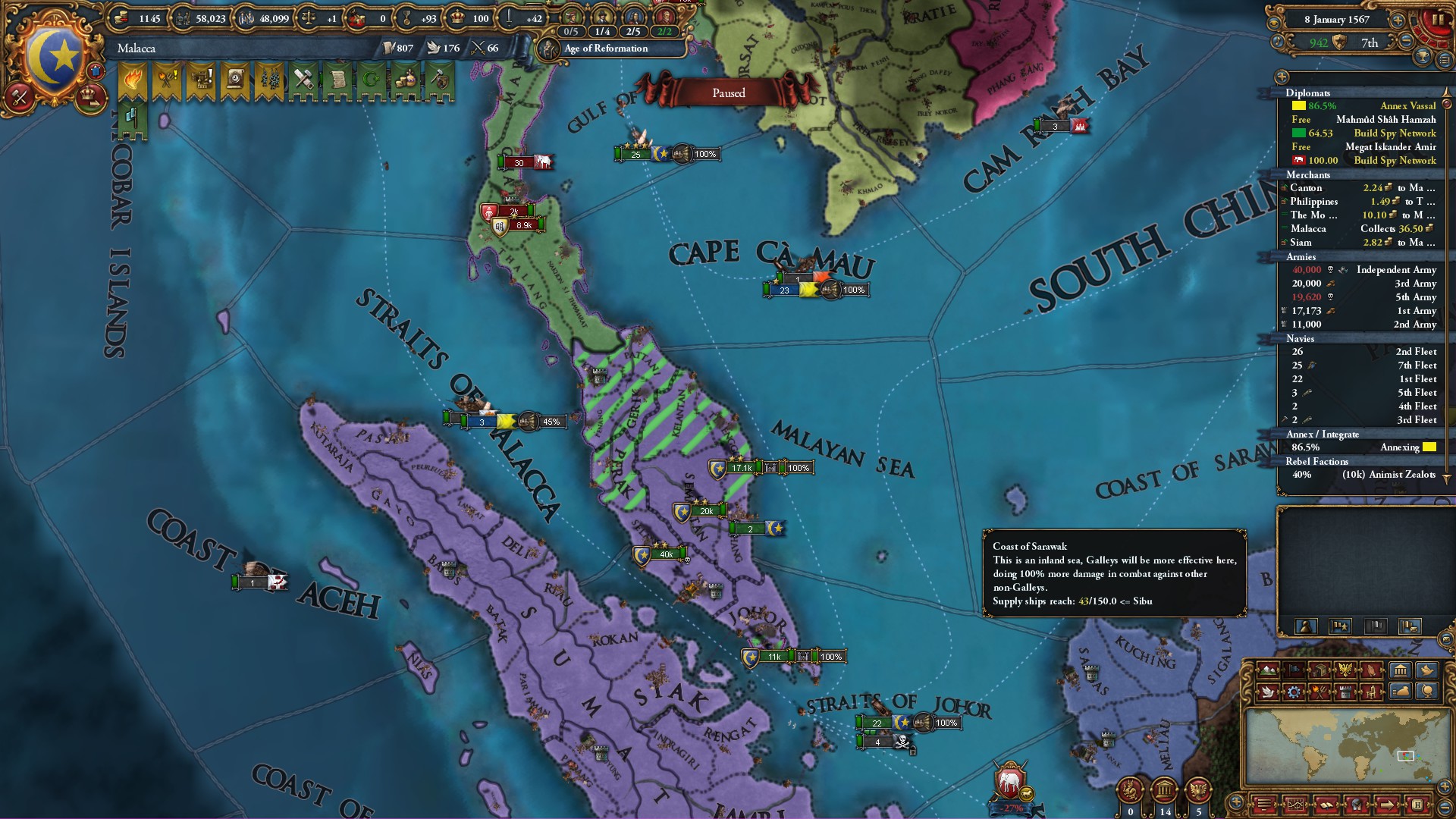
Task: Switch to the terrain map mode
Action: [x=1267, y=670]
